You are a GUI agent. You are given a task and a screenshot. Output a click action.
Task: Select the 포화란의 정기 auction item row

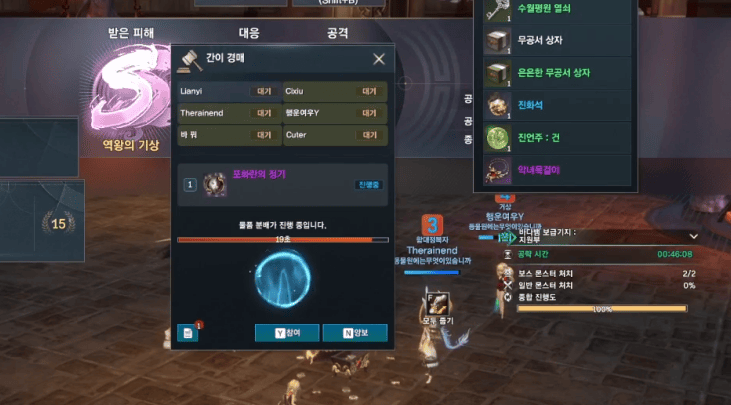(x=282, y=184)
